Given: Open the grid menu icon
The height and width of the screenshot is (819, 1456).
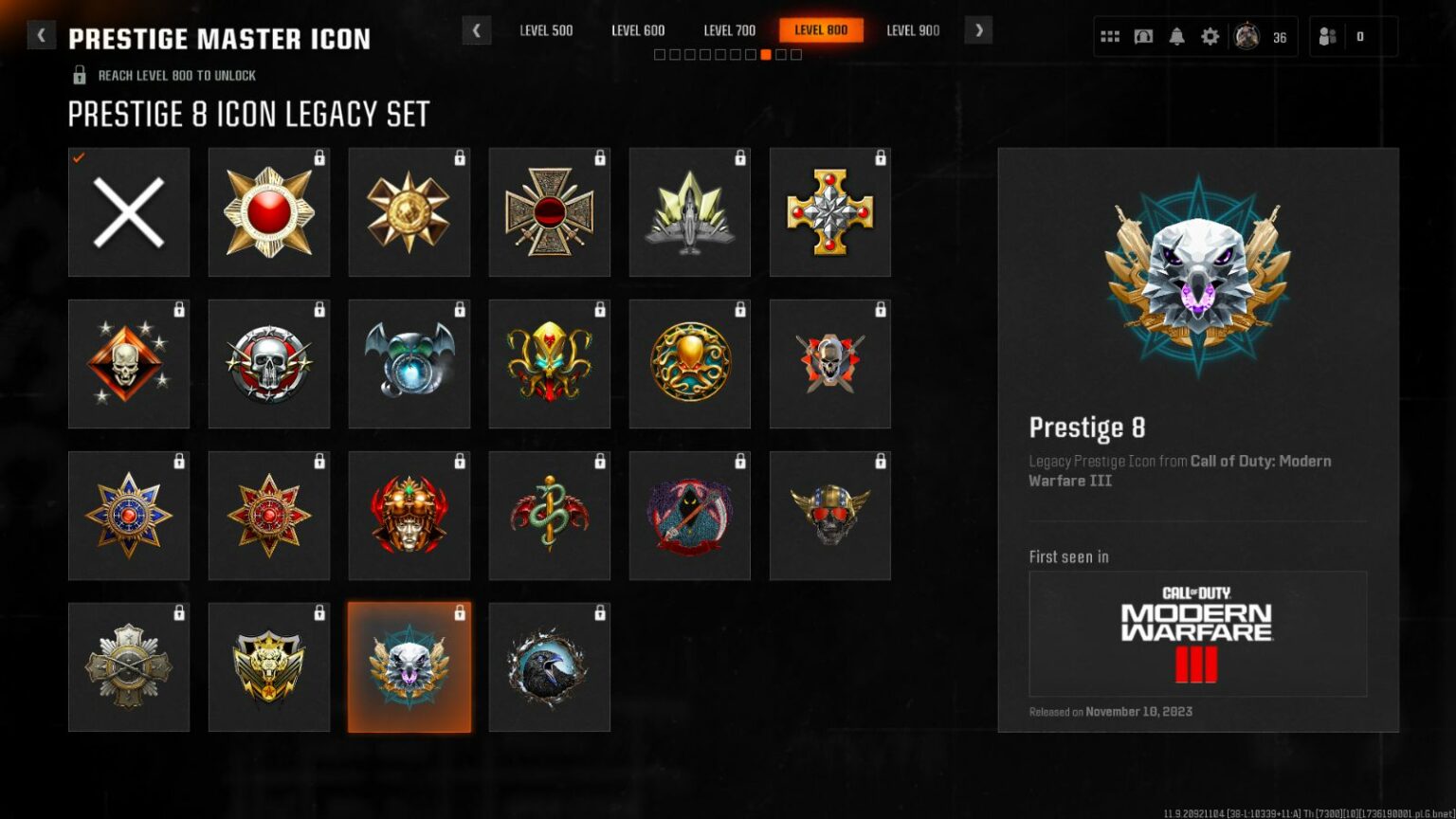Looking at the screenshot, I should click(1110, 35).
